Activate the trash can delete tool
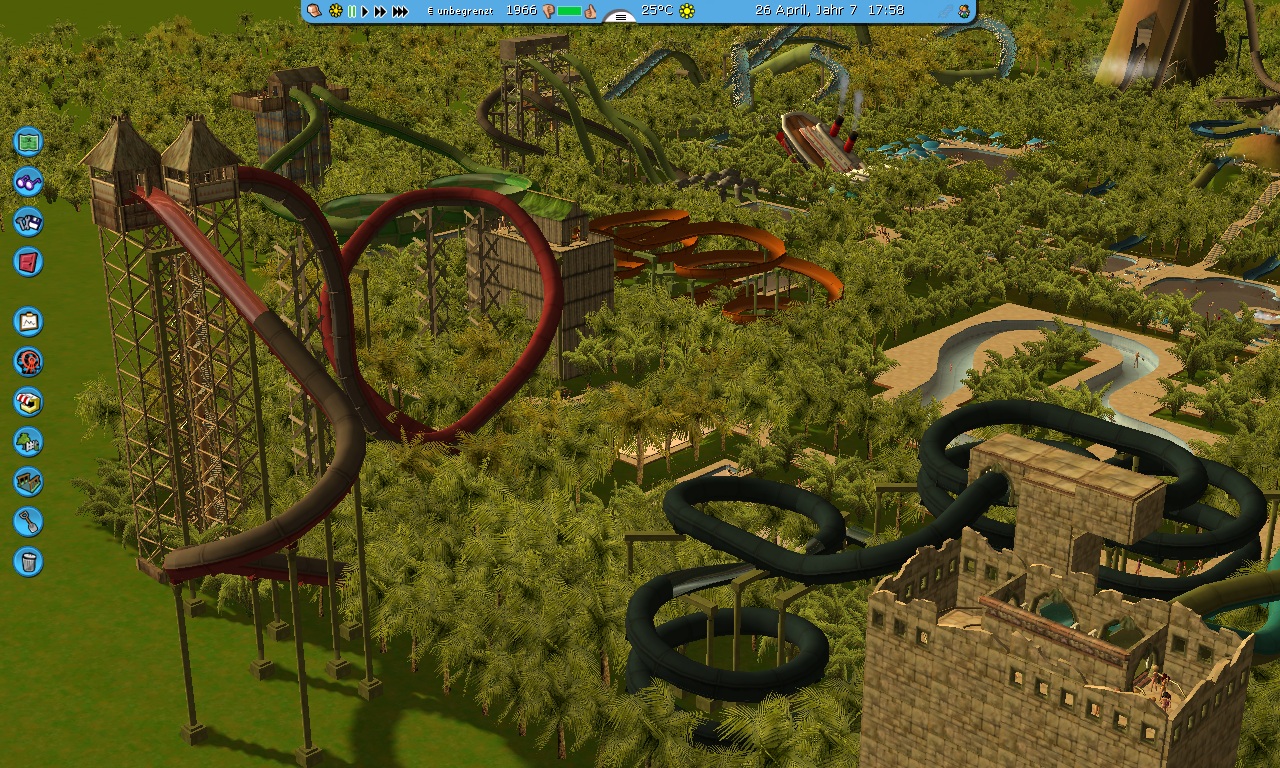This screenshot has height=768, width=1280. (28, 561)
